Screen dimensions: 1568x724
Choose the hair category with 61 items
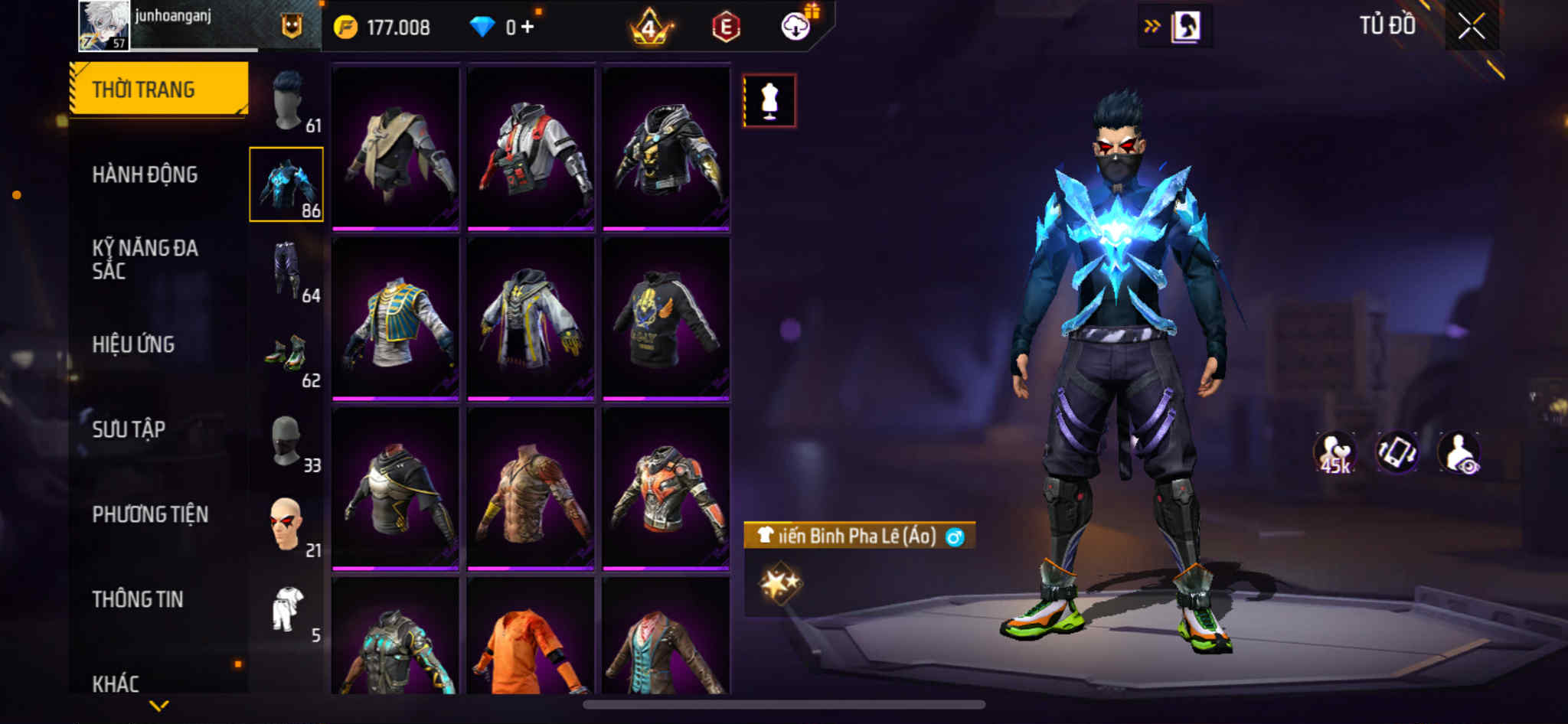288,101
